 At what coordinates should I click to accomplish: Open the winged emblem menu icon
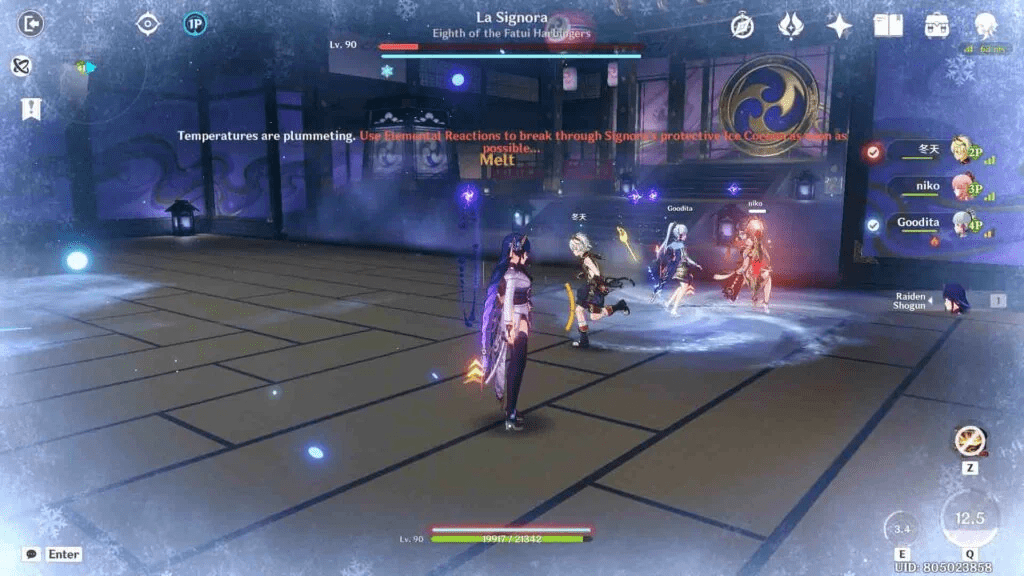click(x=790, y=25)
